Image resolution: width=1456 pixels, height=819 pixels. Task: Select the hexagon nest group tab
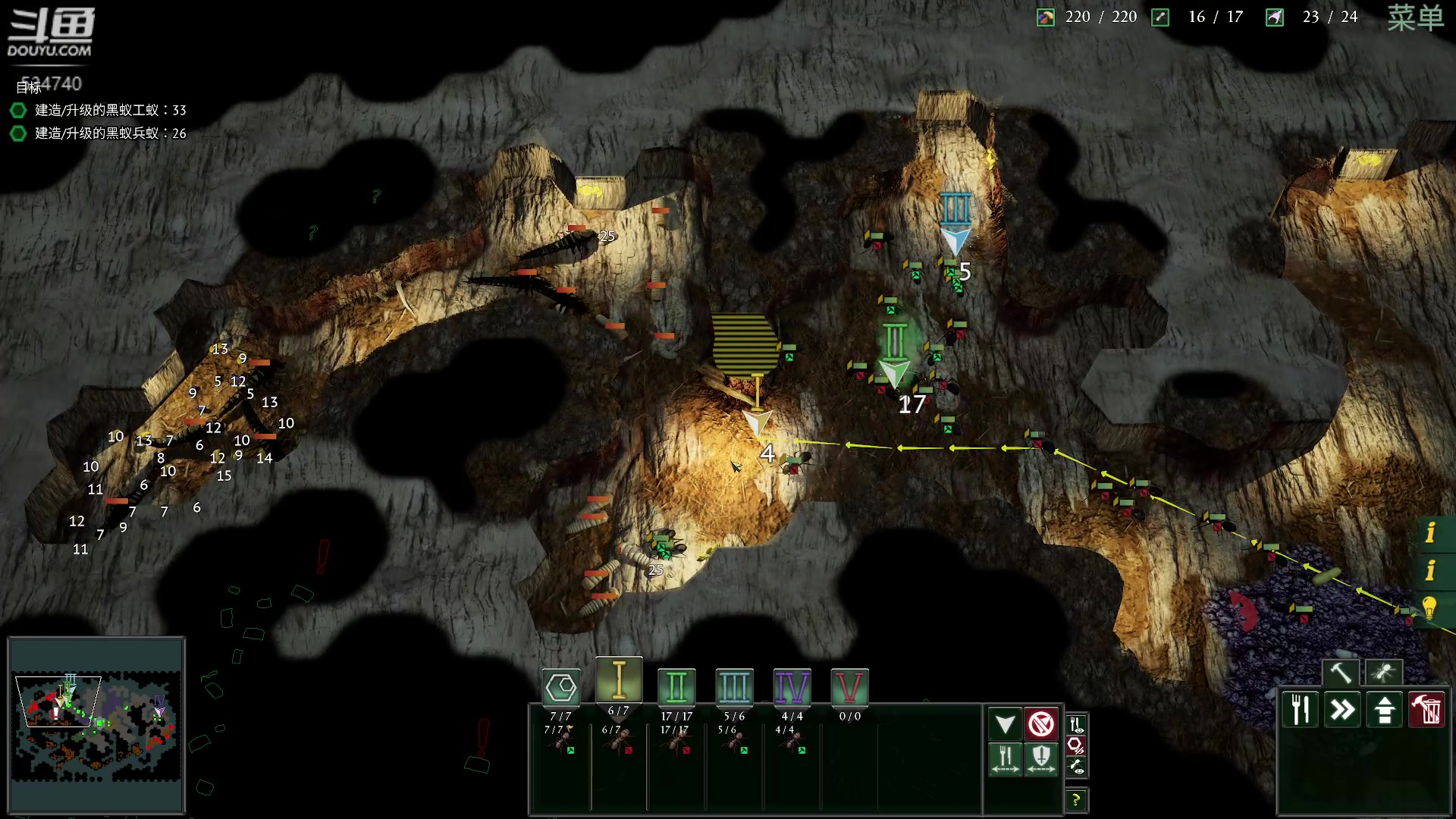(561, 688)
